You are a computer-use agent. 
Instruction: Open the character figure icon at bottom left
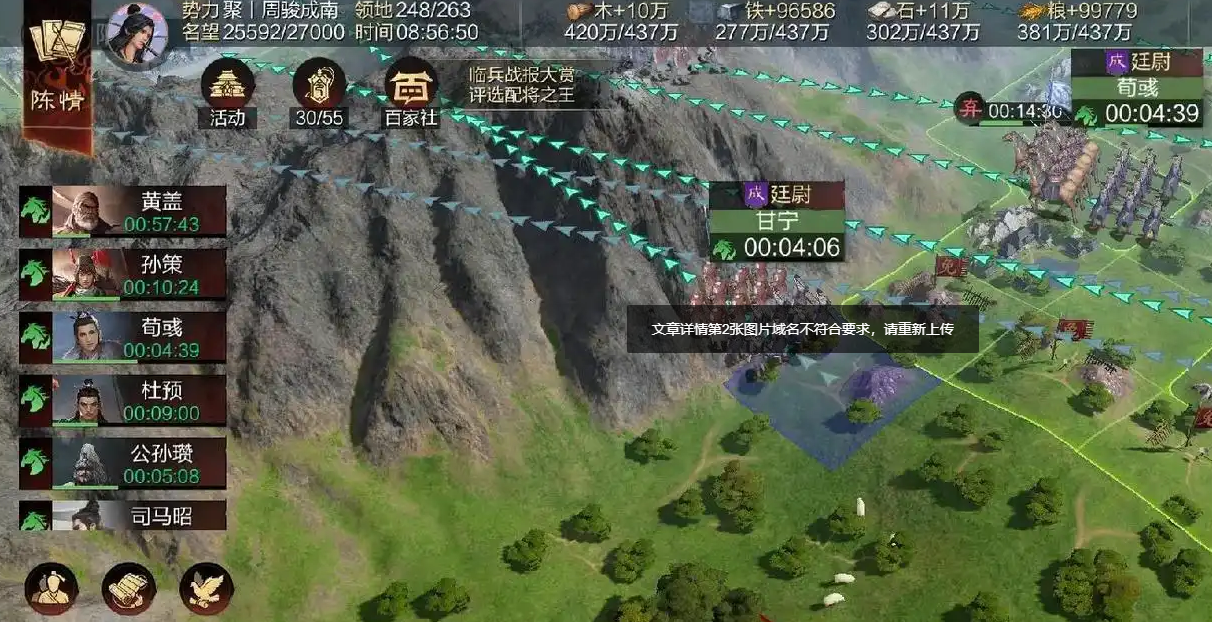(x=52, y=589)
